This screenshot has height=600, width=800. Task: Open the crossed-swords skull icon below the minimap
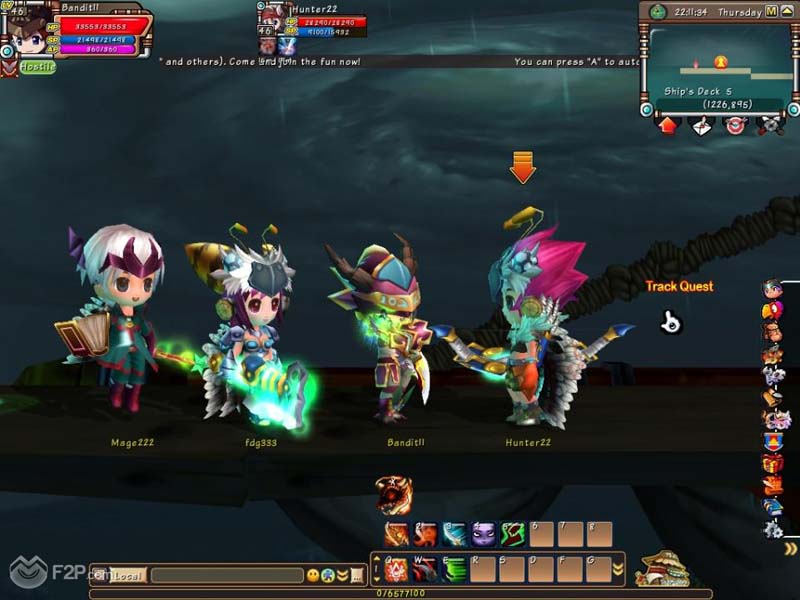point(769,125)
